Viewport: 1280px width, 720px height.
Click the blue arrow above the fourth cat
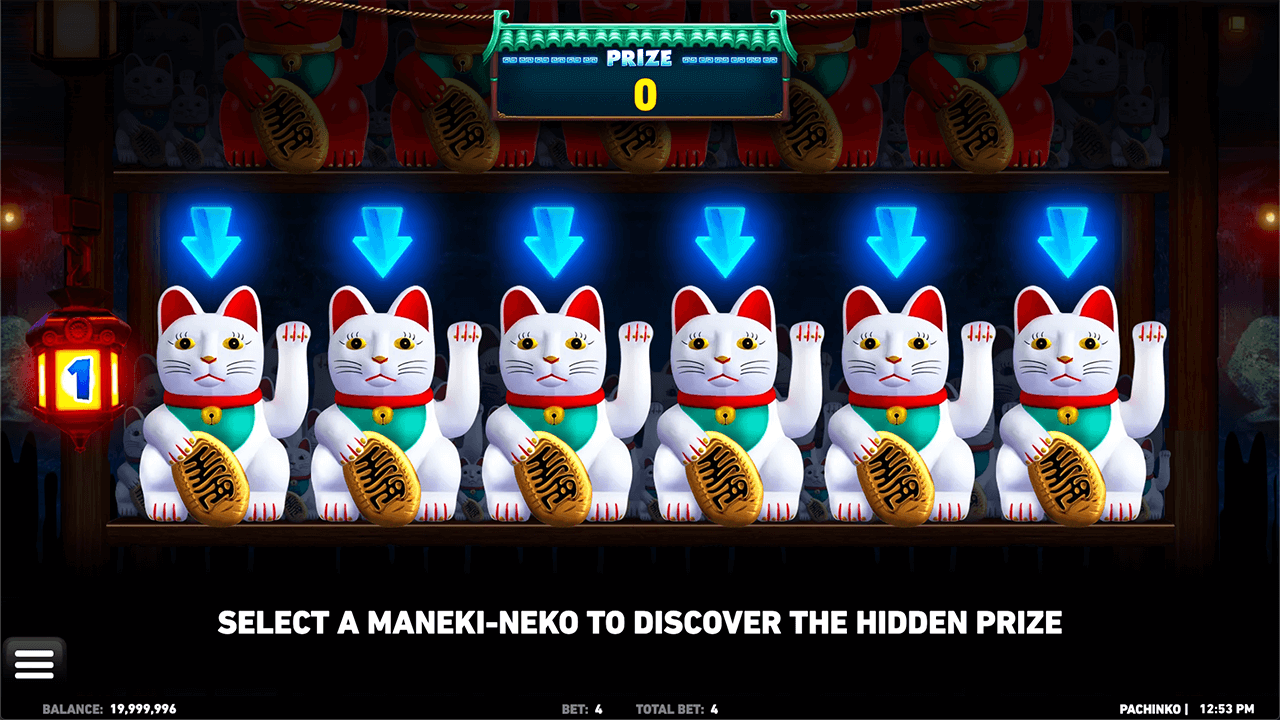(722, 240)
